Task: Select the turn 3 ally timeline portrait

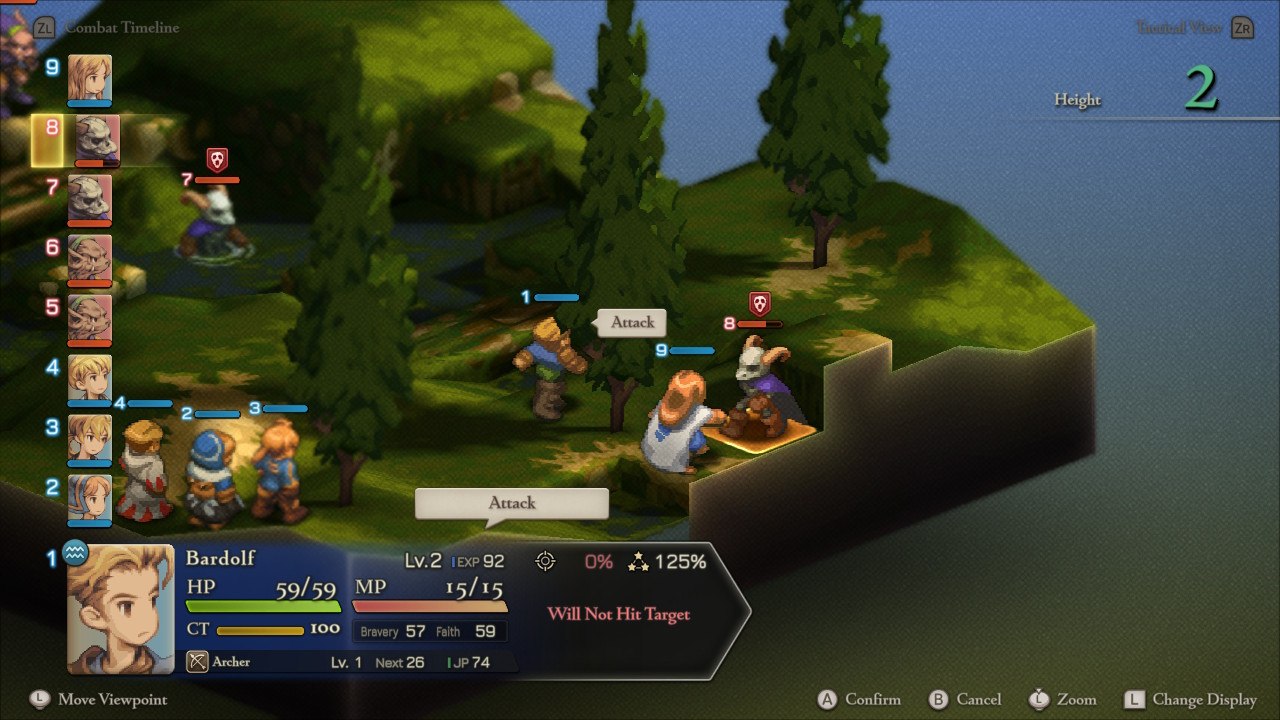Action: point(90,439)
